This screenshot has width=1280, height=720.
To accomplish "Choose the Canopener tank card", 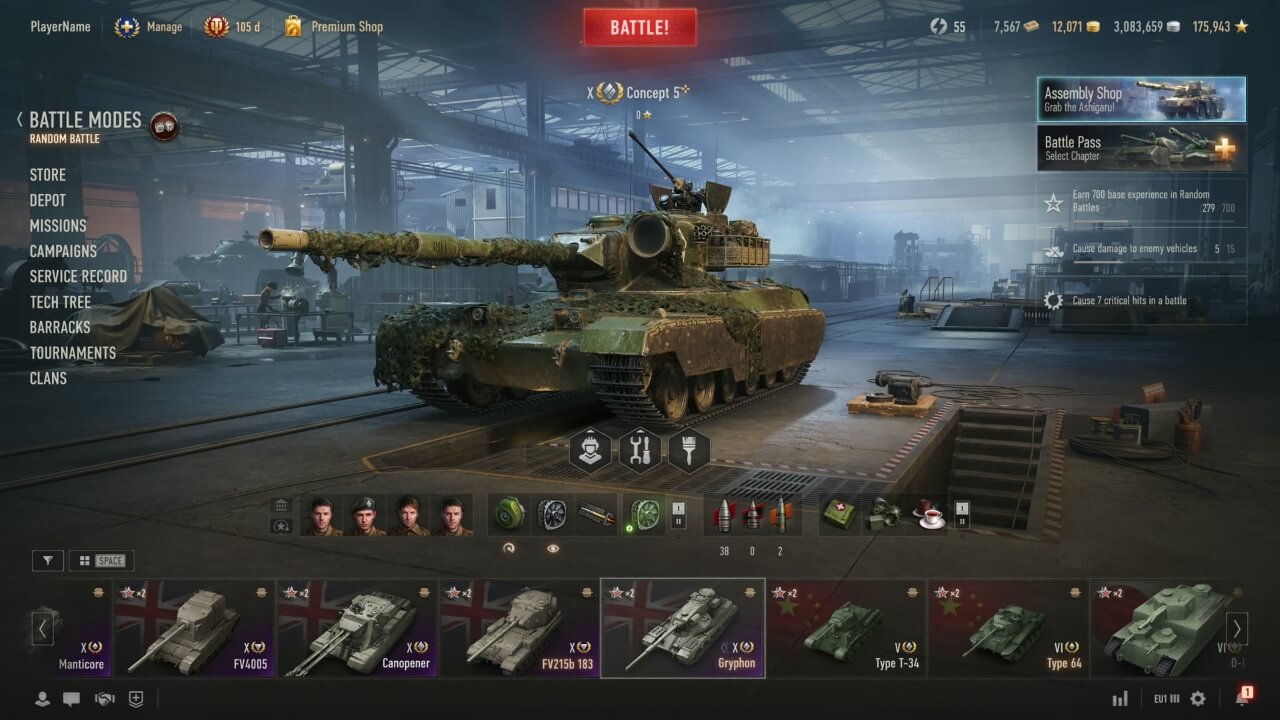I will [357, 628].
